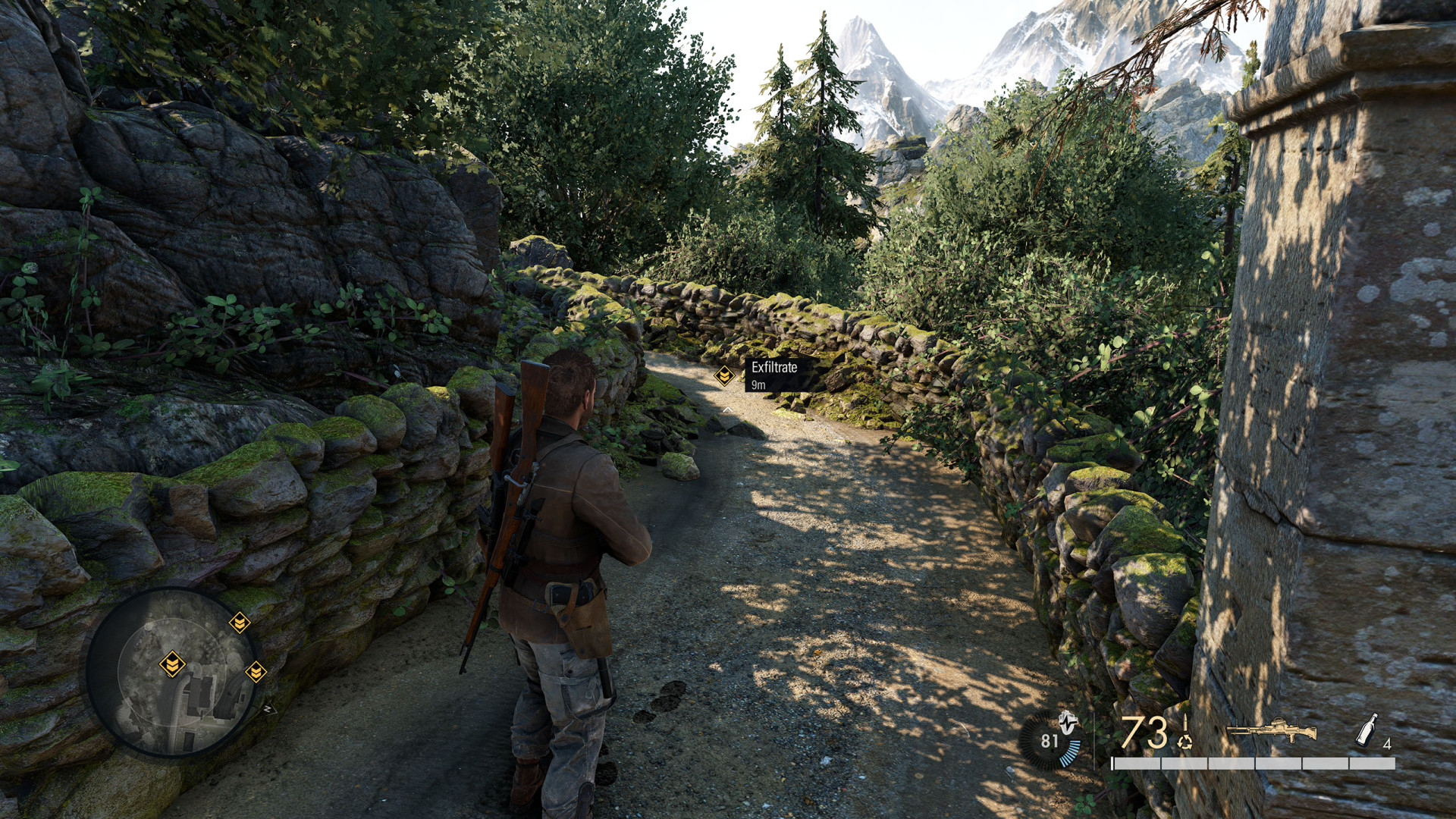Open the circular minimap
The height and width of the screenshot is (819, 1456).
173,672
